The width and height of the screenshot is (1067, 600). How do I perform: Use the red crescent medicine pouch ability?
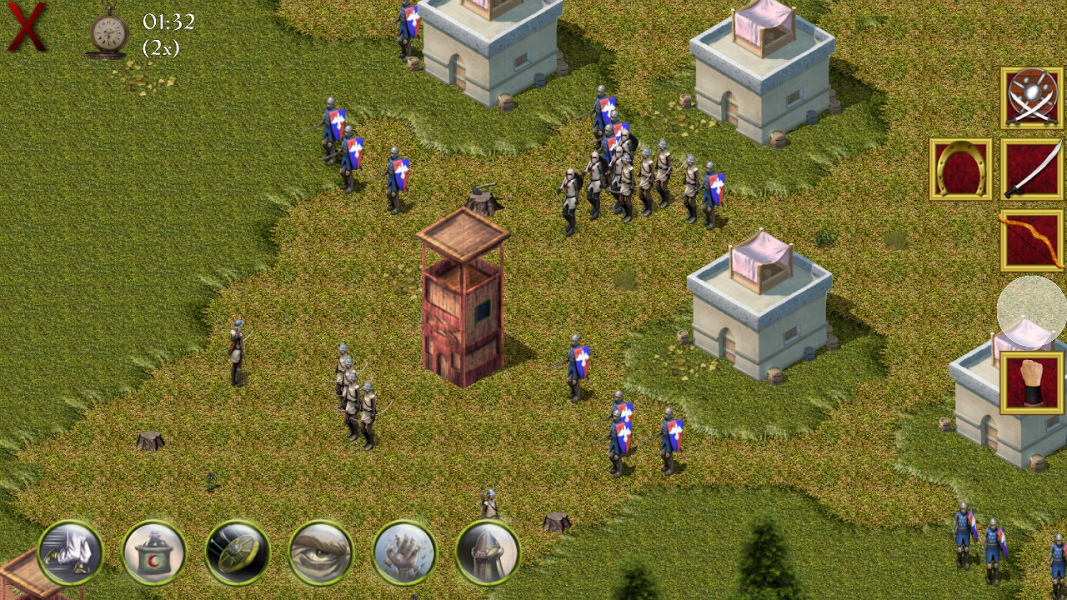[x=154, y=552]
